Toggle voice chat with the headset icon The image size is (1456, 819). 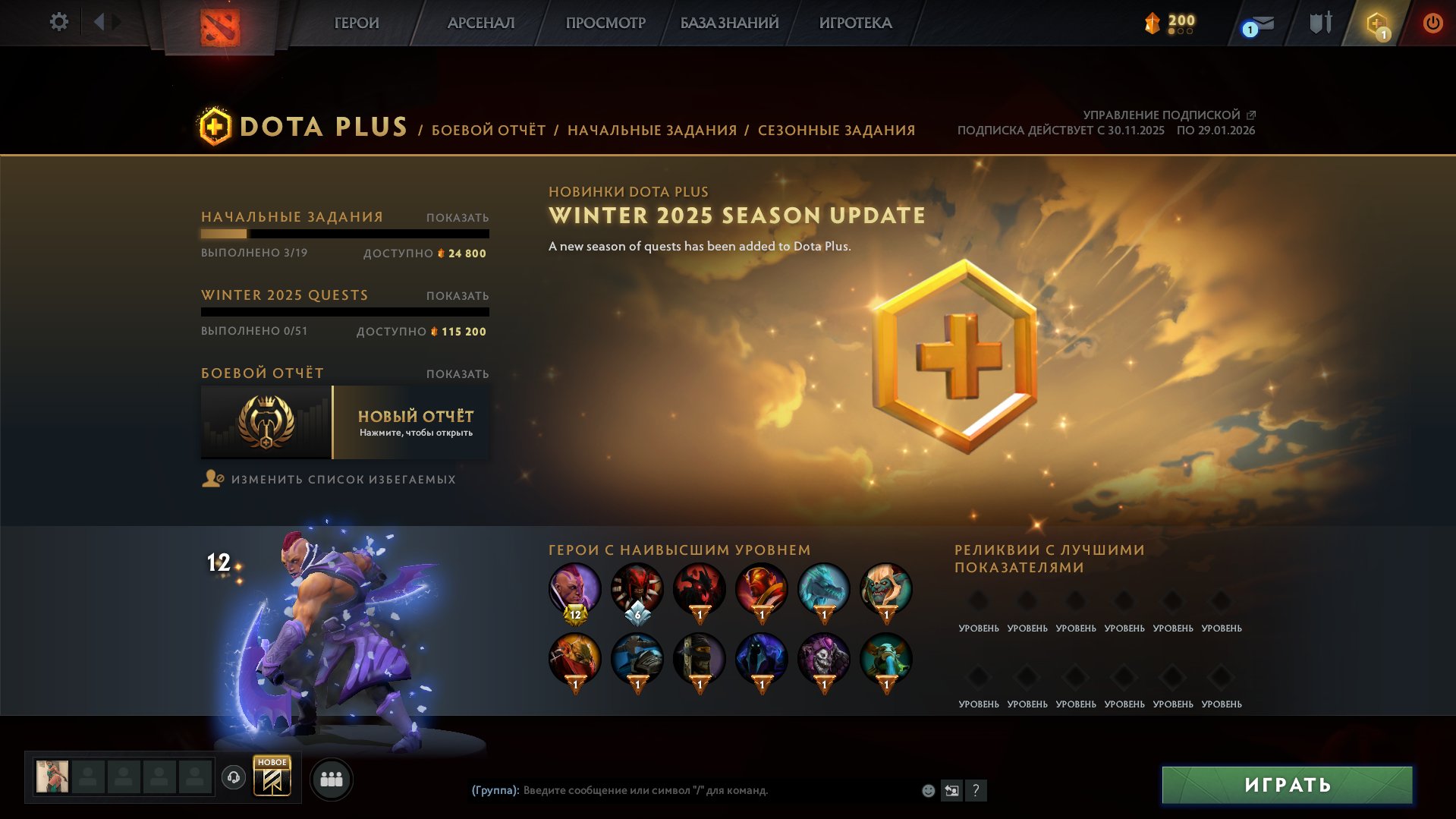pos(233,778)
